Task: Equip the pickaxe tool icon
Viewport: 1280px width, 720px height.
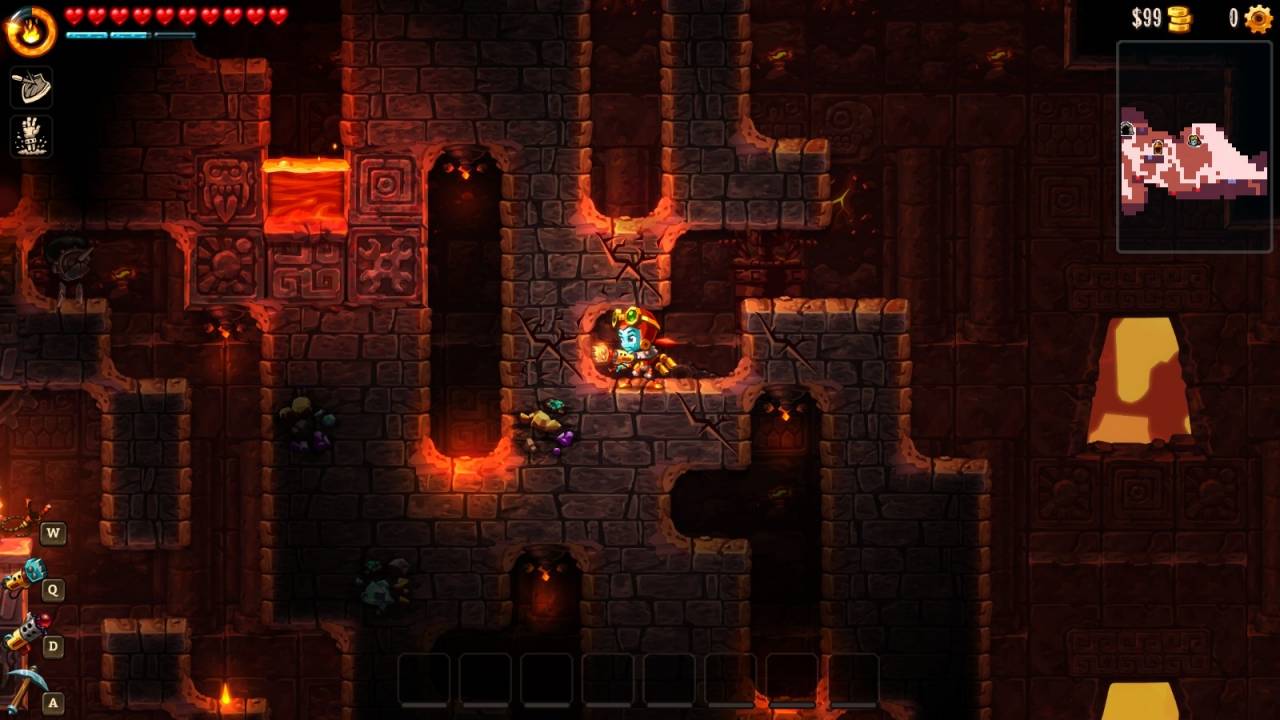Action: tap(22, 687)
